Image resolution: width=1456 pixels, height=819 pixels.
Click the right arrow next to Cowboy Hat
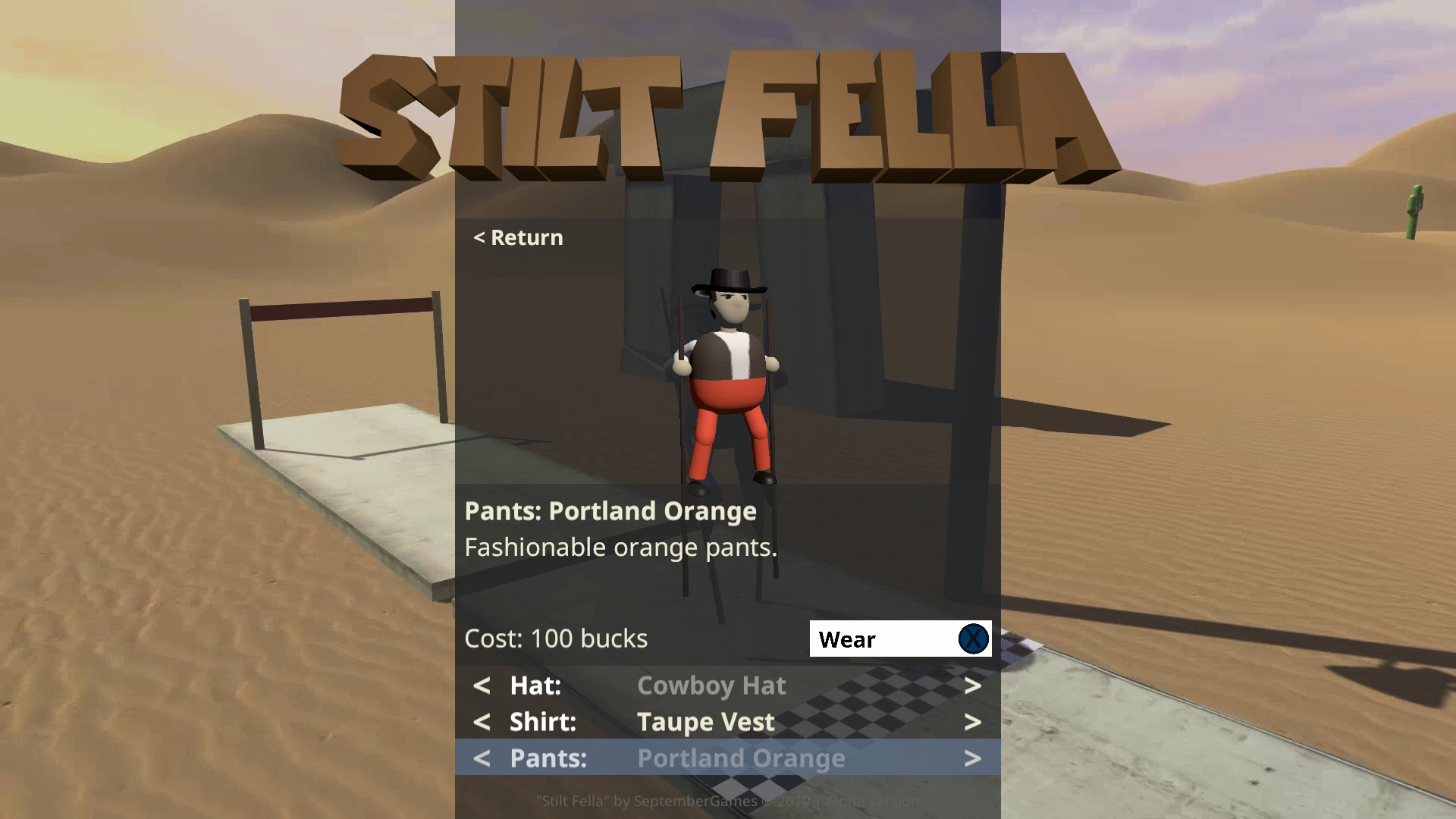(973, 686)
